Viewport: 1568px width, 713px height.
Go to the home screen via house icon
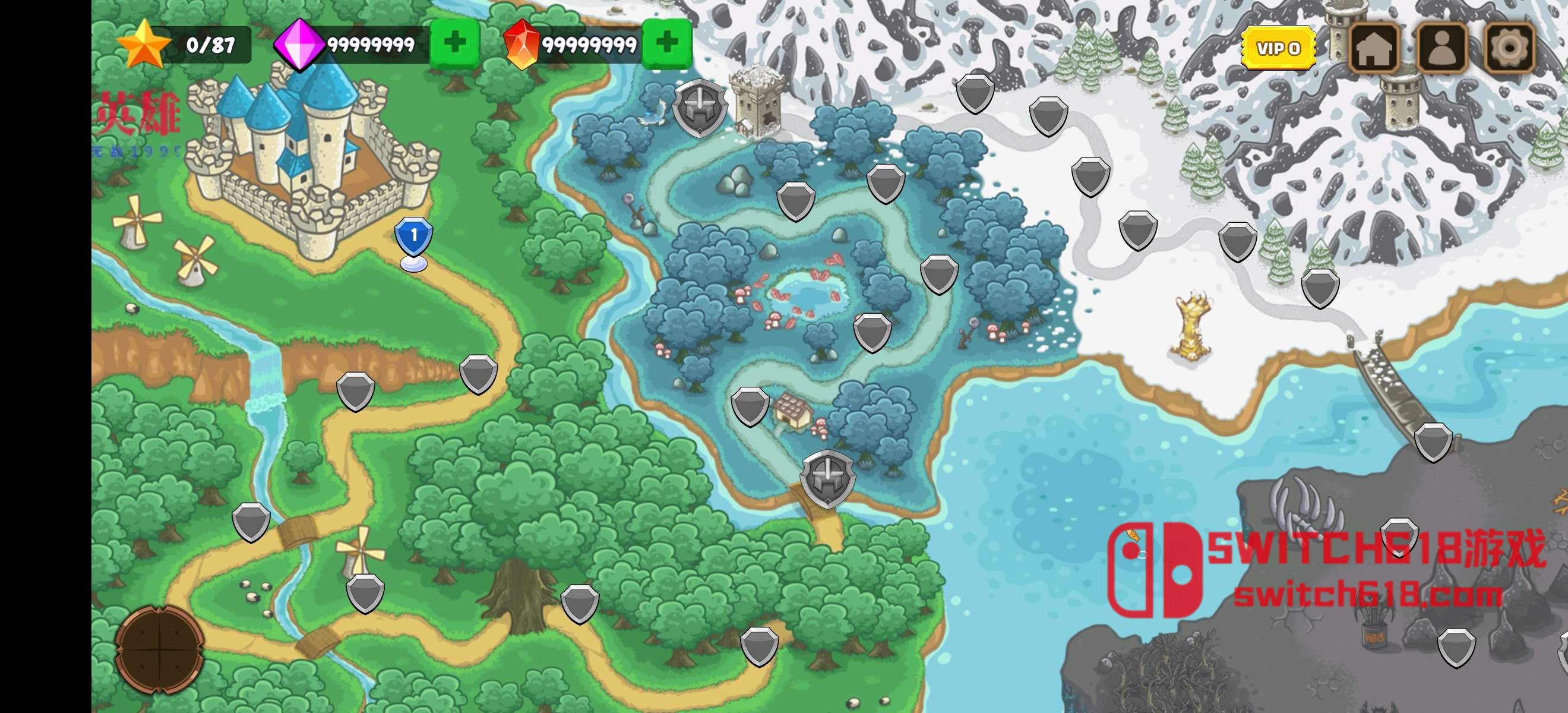coord(1374,48)
